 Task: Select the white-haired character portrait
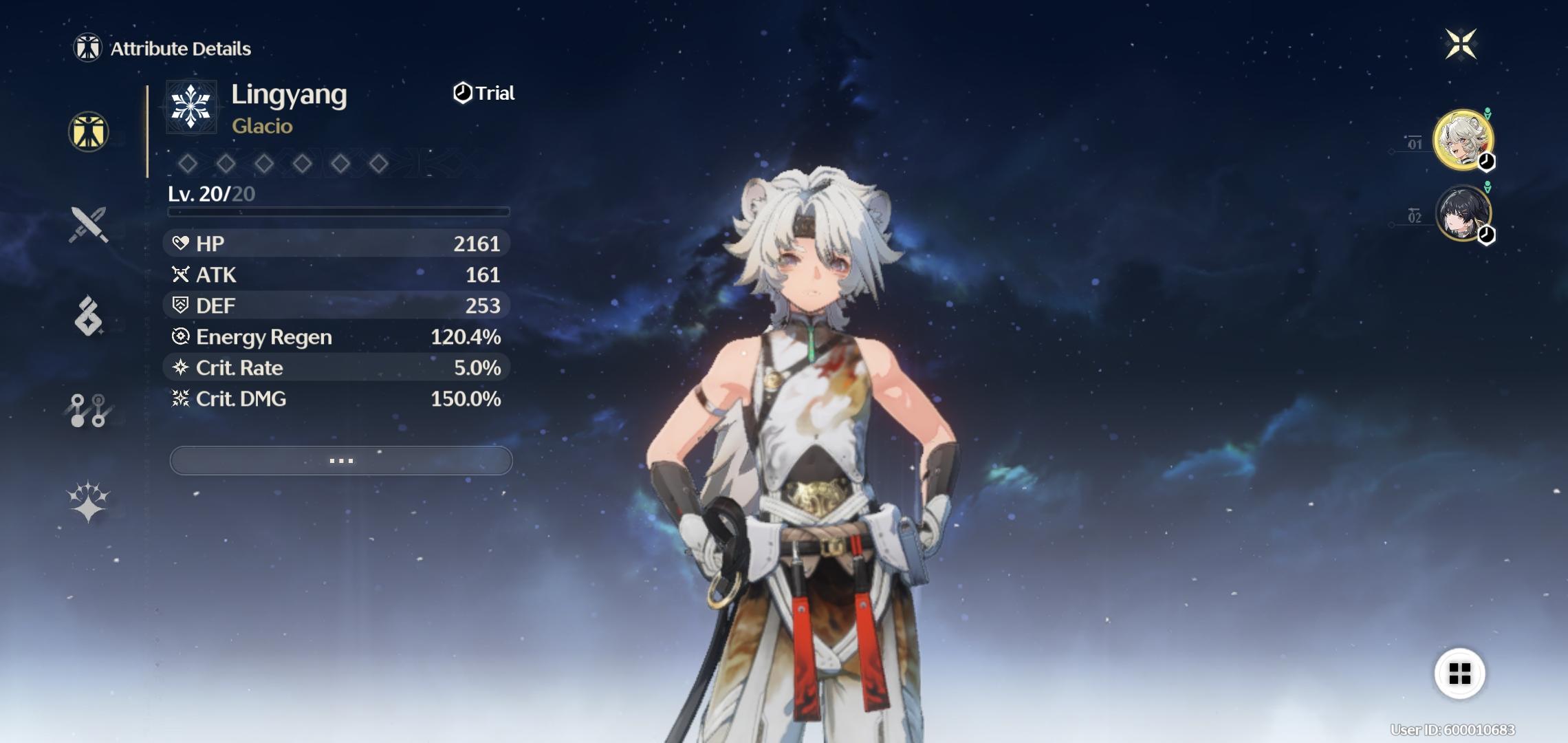point(1462,140)
